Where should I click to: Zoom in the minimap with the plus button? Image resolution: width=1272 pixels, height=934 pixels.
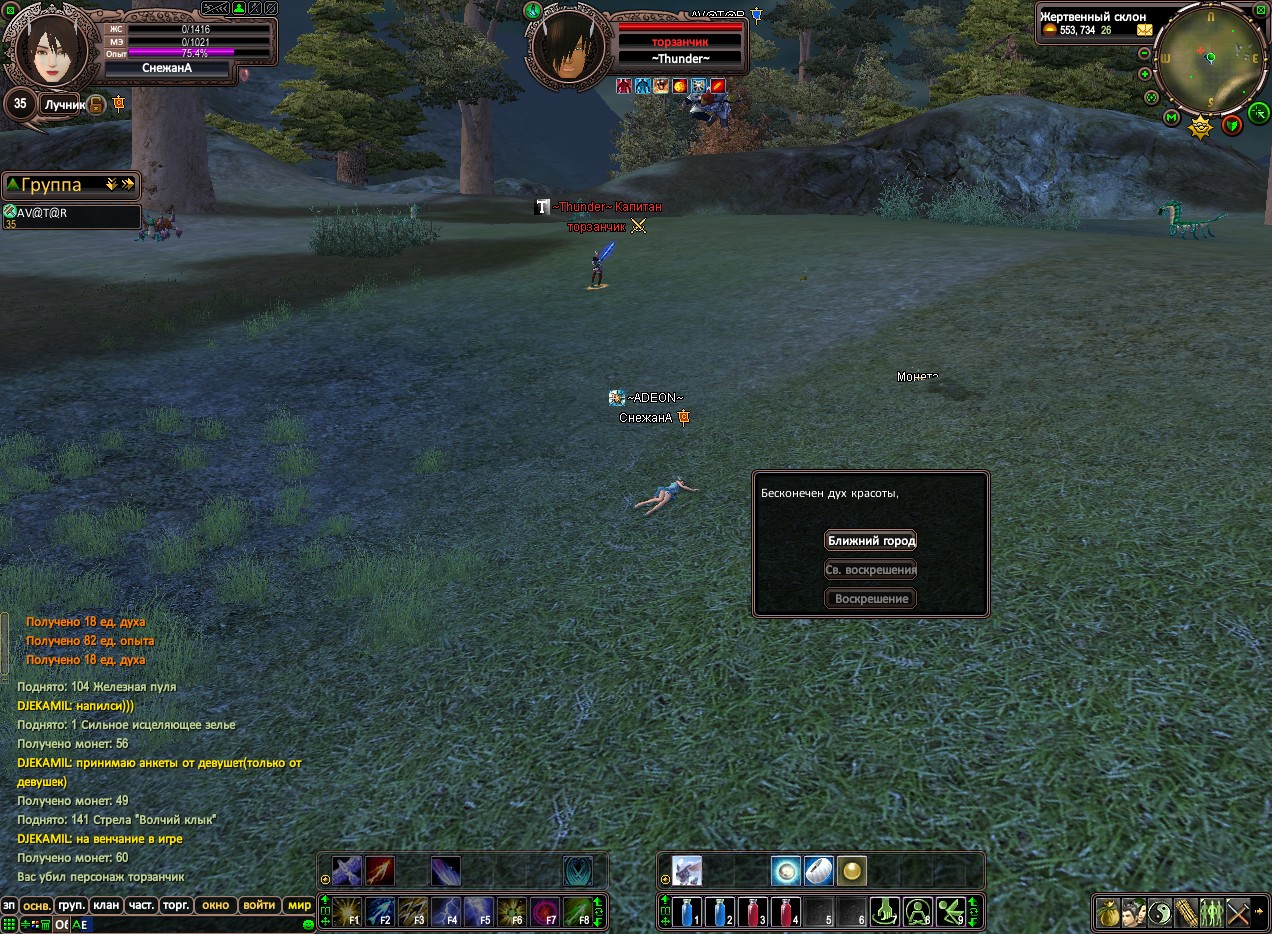coord(1144,74)
